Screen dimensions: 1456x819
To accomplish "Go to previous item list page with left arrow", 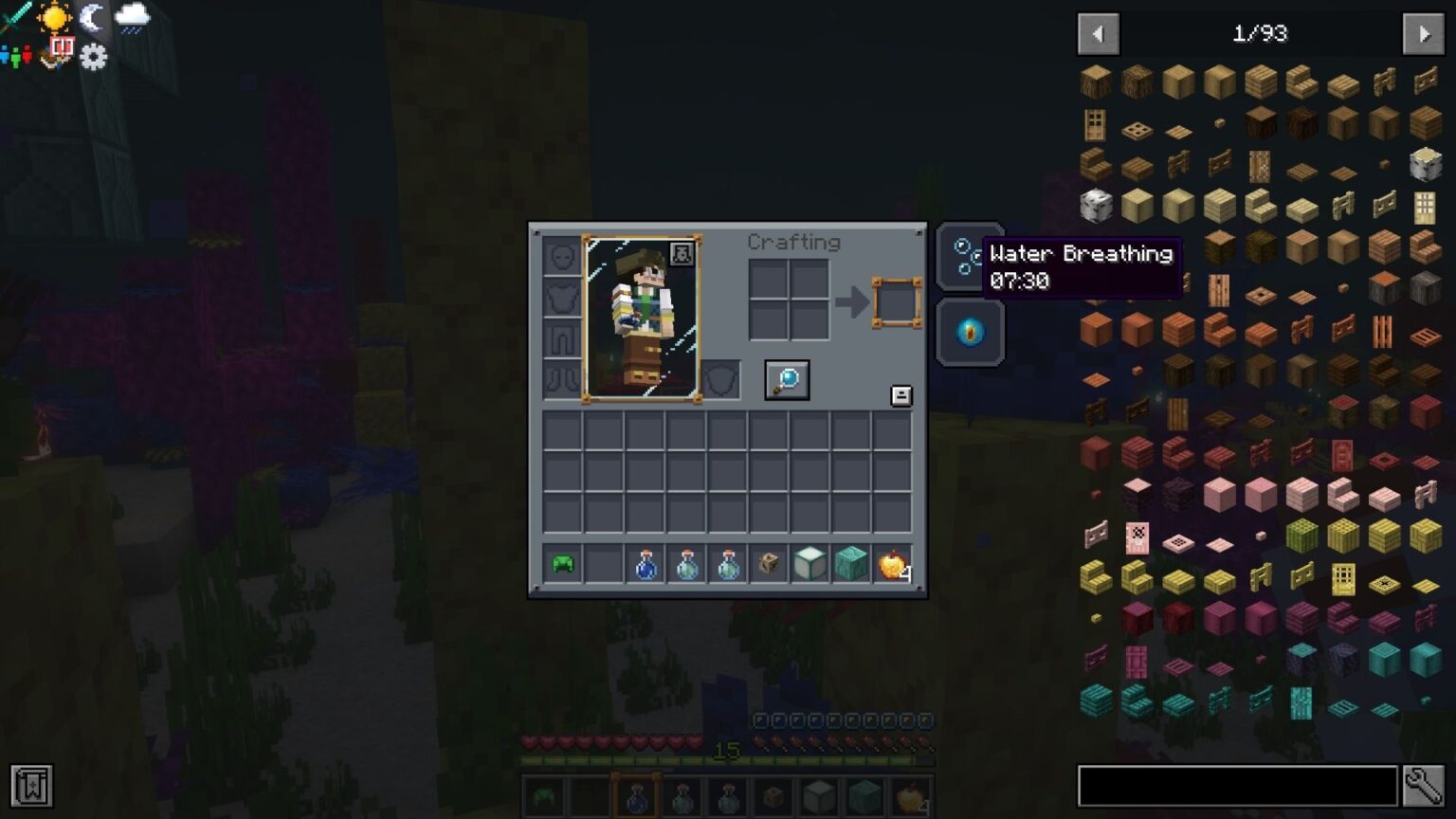I will pyautogui.click(x=1099, y=34).
